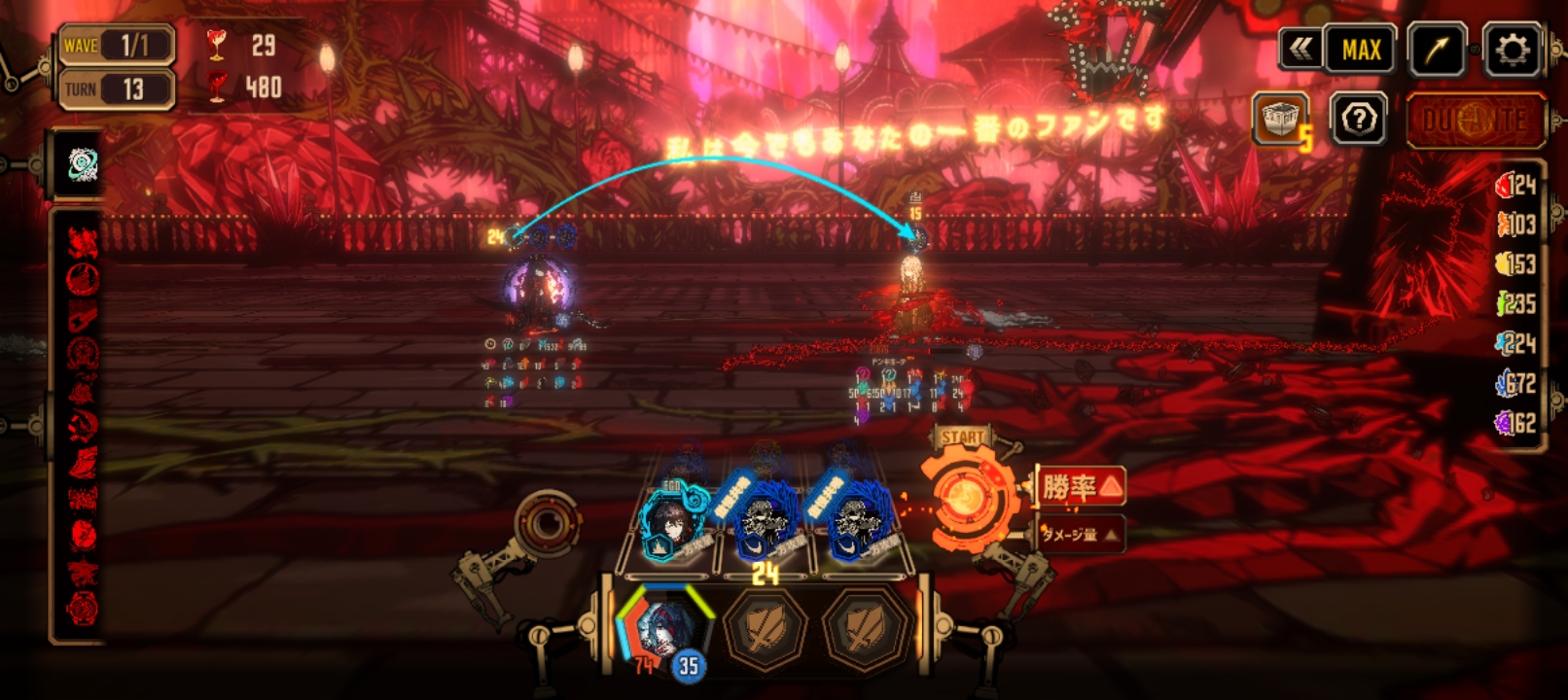This screenshot has width=1568, height=700.
Task: Toggle the MAX speed button
Action: 1360,50
